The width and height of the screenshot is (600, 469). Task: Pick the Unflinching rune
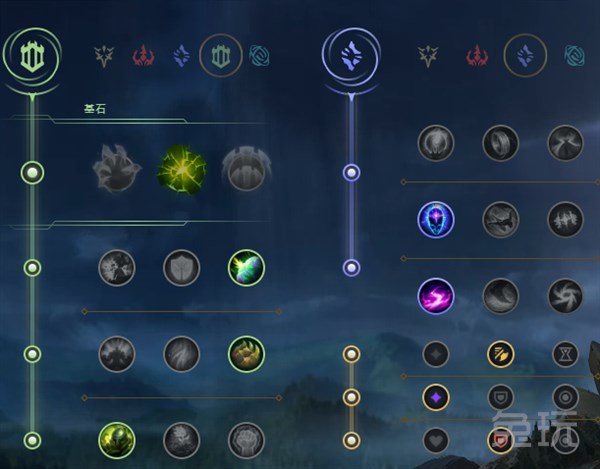click(245, 439)
